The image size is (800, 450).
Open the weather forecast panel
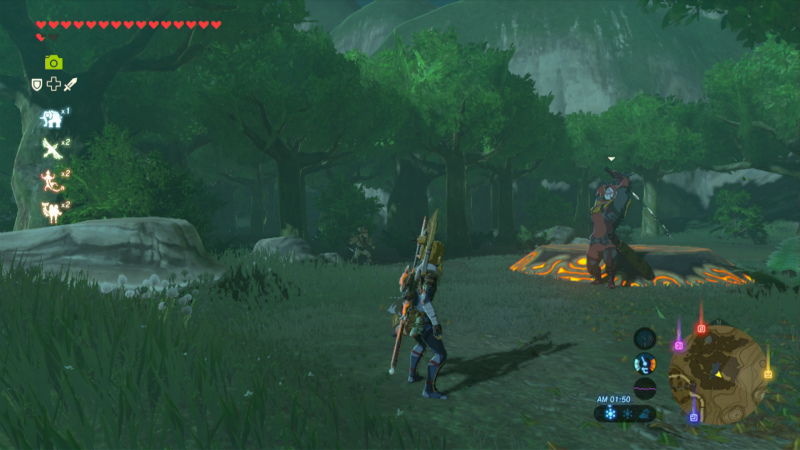pyautogui.click(x=625, y=413)
